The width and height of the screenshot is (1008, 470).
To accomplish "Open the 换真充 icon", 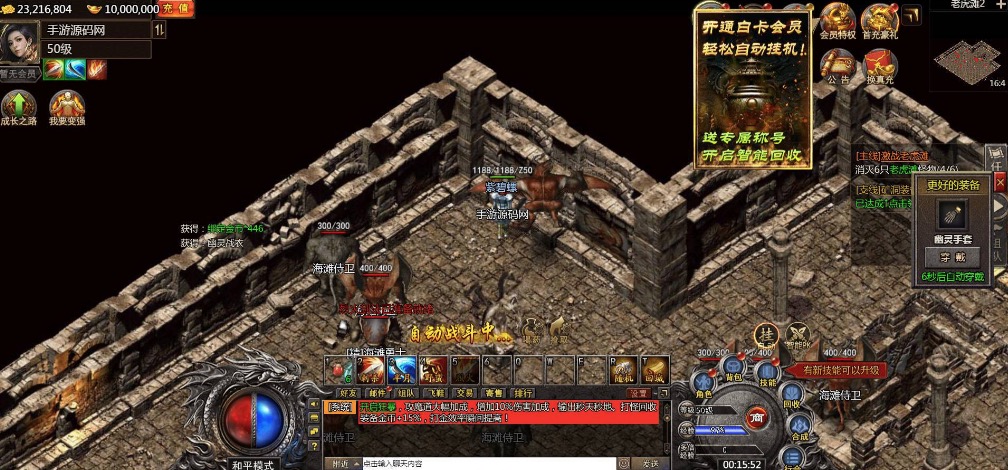I will point(880,66).
